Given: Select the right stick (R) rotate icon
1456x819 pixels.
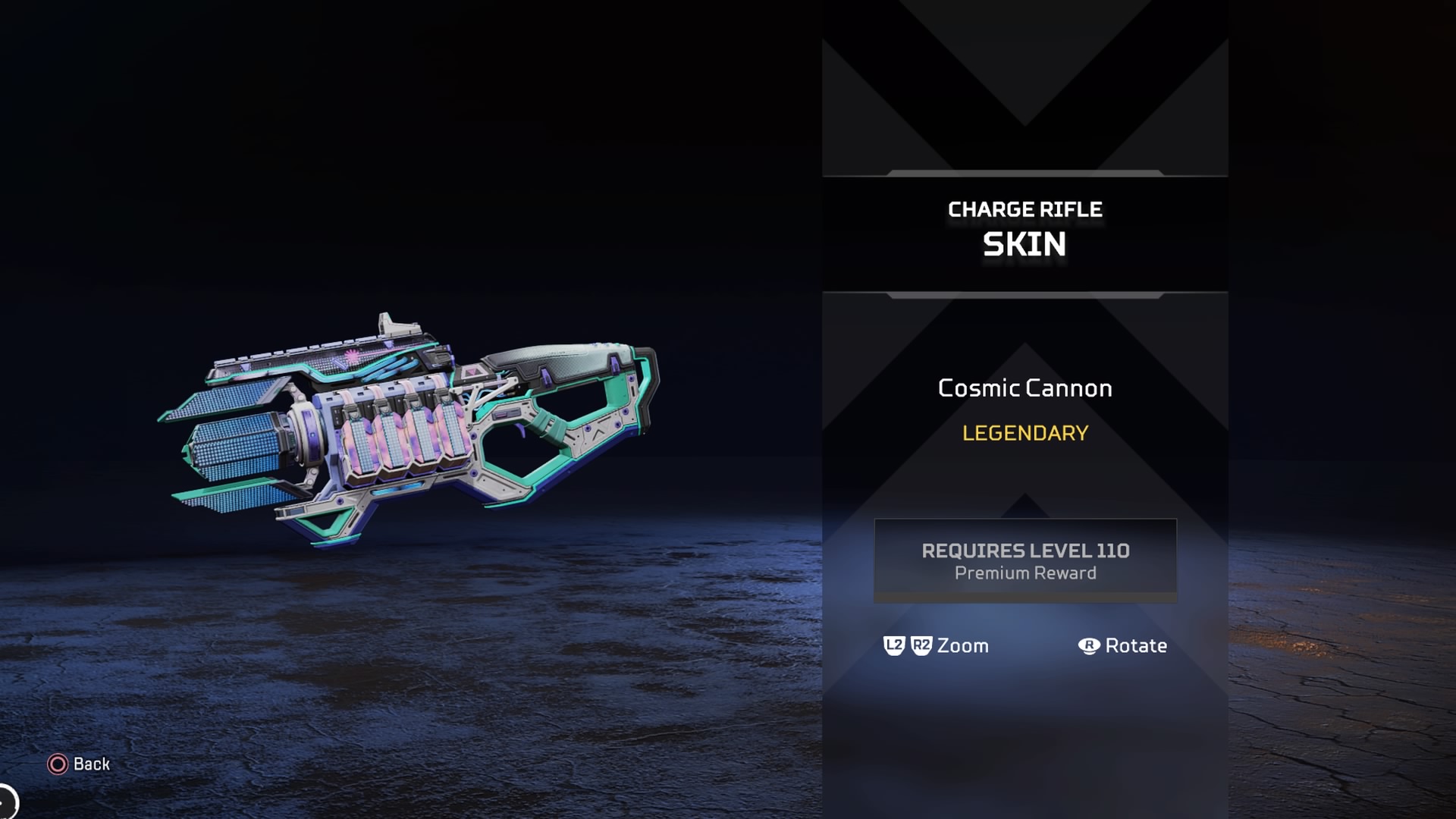Looking at the screenshot, I should coord(1090,645).
